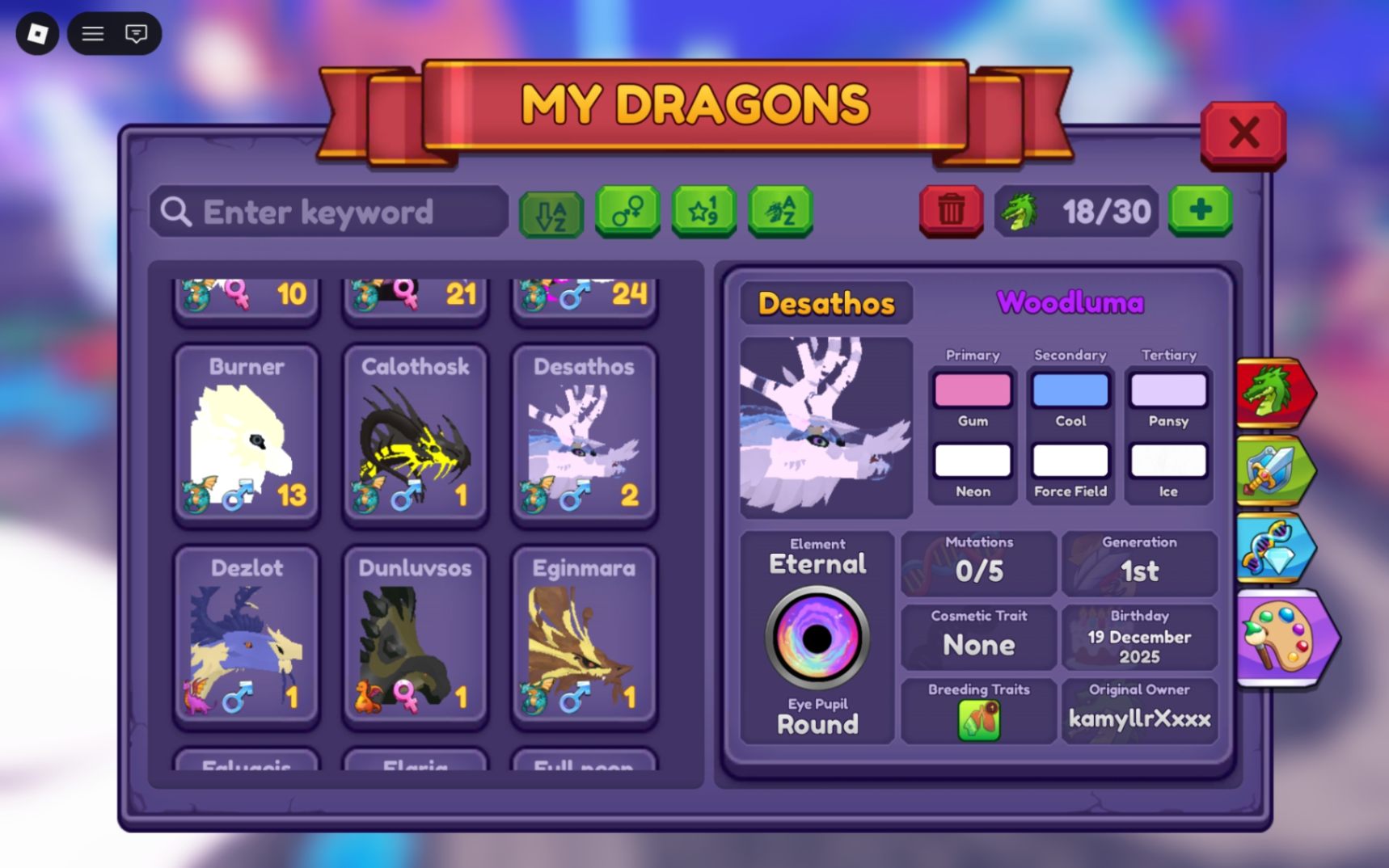Sort by dragon species name icon

(x=779, y=213)
